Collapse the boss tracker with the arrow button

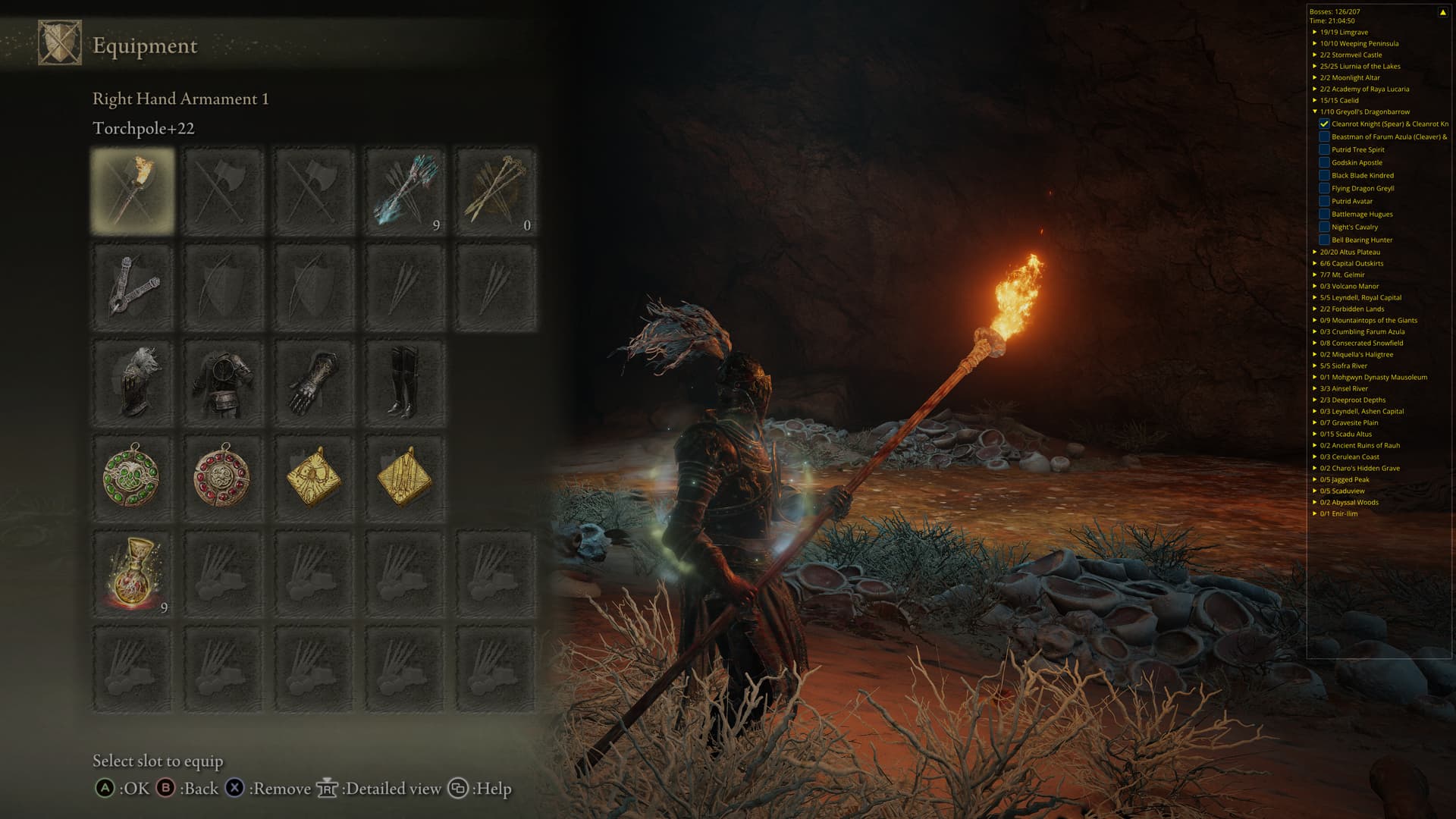[1442, 12]
